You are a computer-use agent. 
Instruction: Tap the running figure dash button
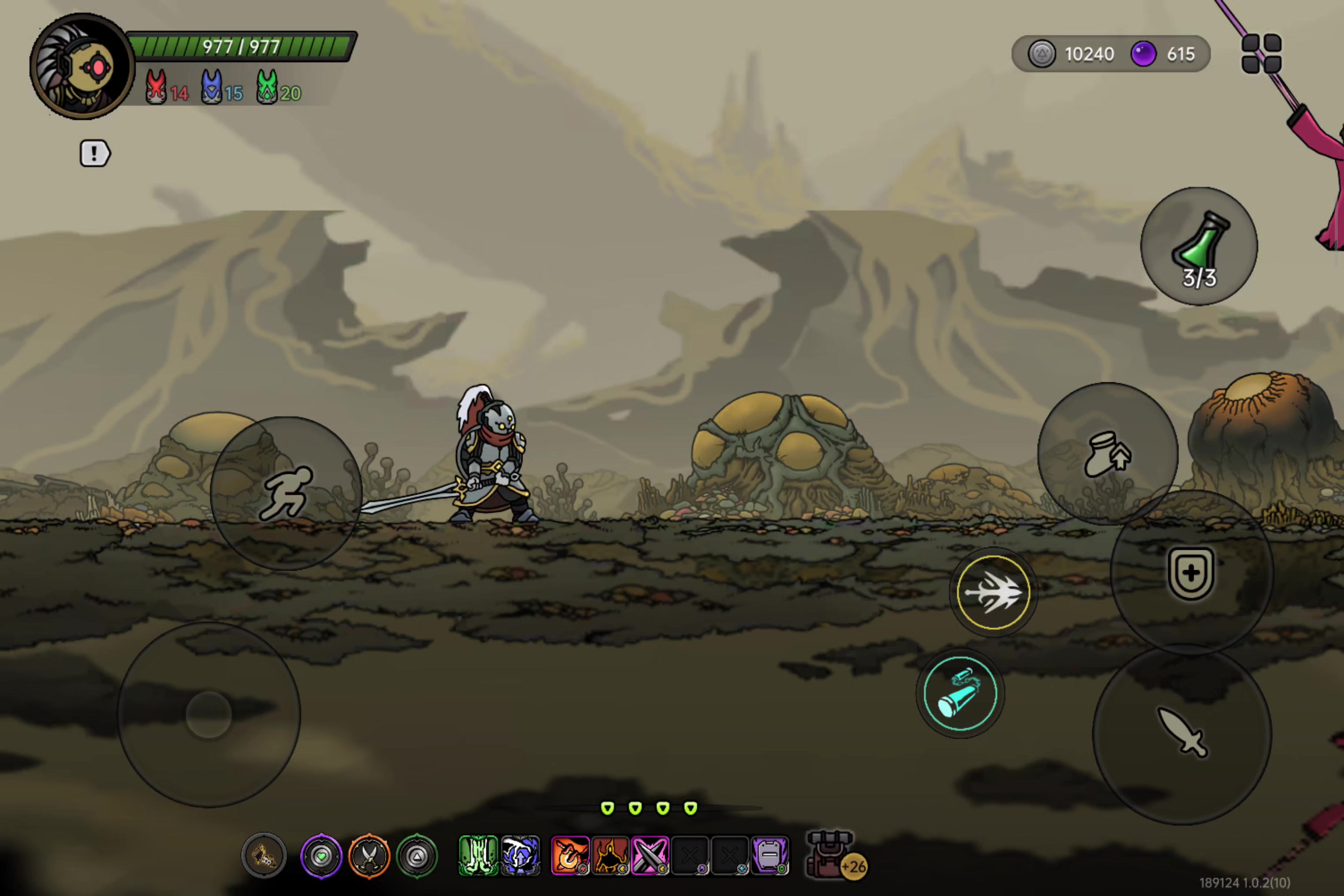pyautogui.click(x=286, y=493)
